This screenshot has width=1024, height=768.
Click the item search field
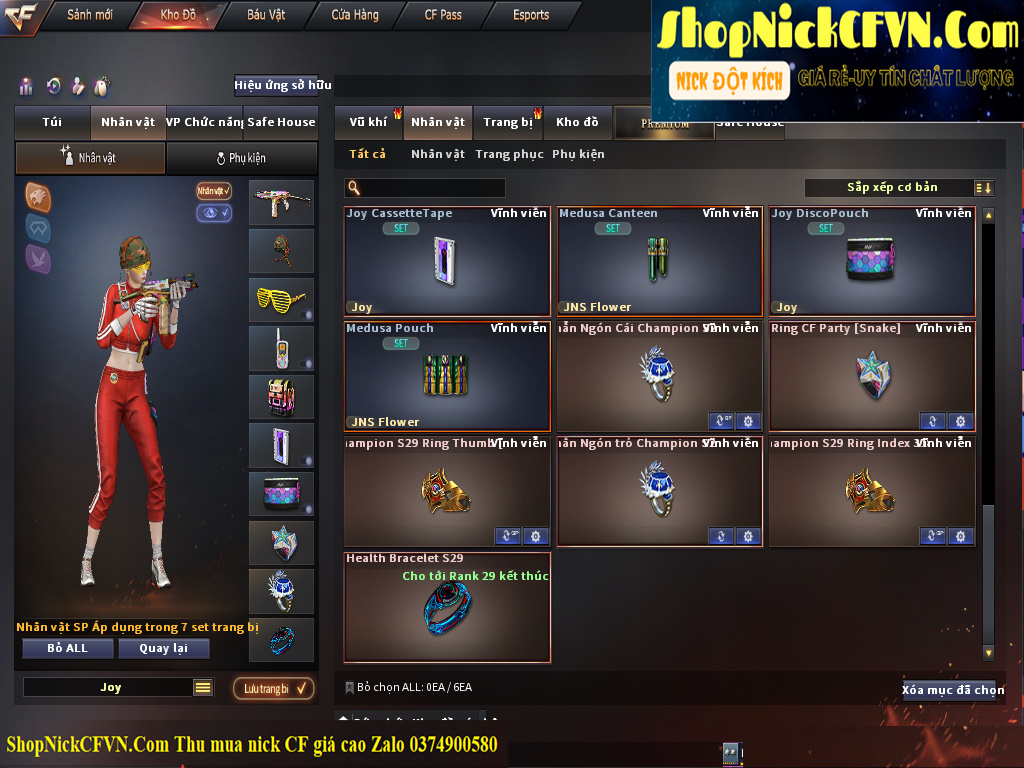click(x=430, y=188)
